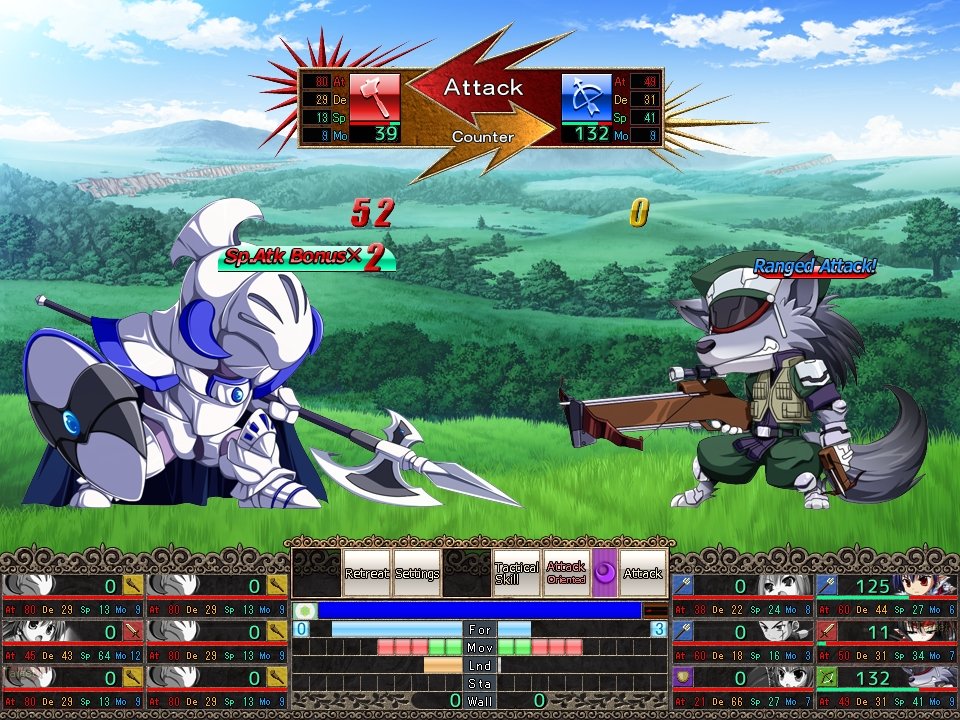Open the battle Settings
Viewport: 960px width, 720px height.
tap(417, 573)
